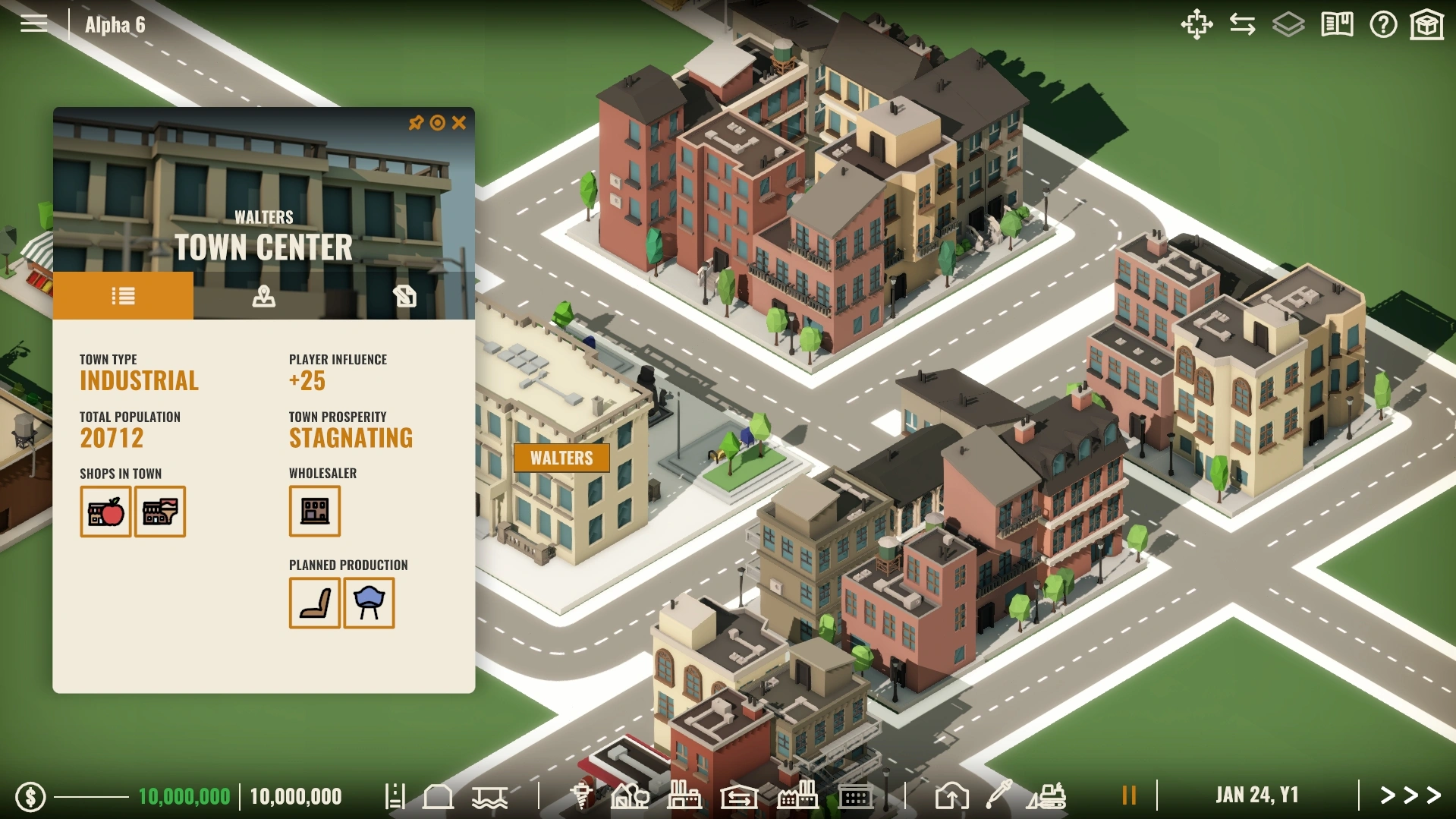Open the hamburger main menu
This screenshot has height=819, width=1456.
click(x=33, y=24)
